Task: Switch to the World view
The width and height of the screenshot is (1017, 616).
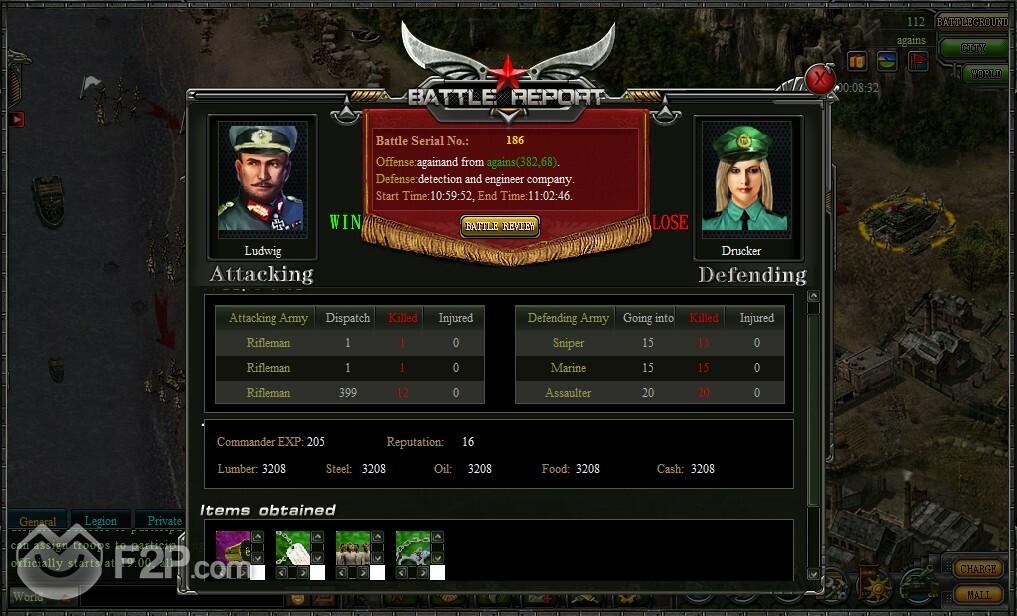Action: (984, 73)
